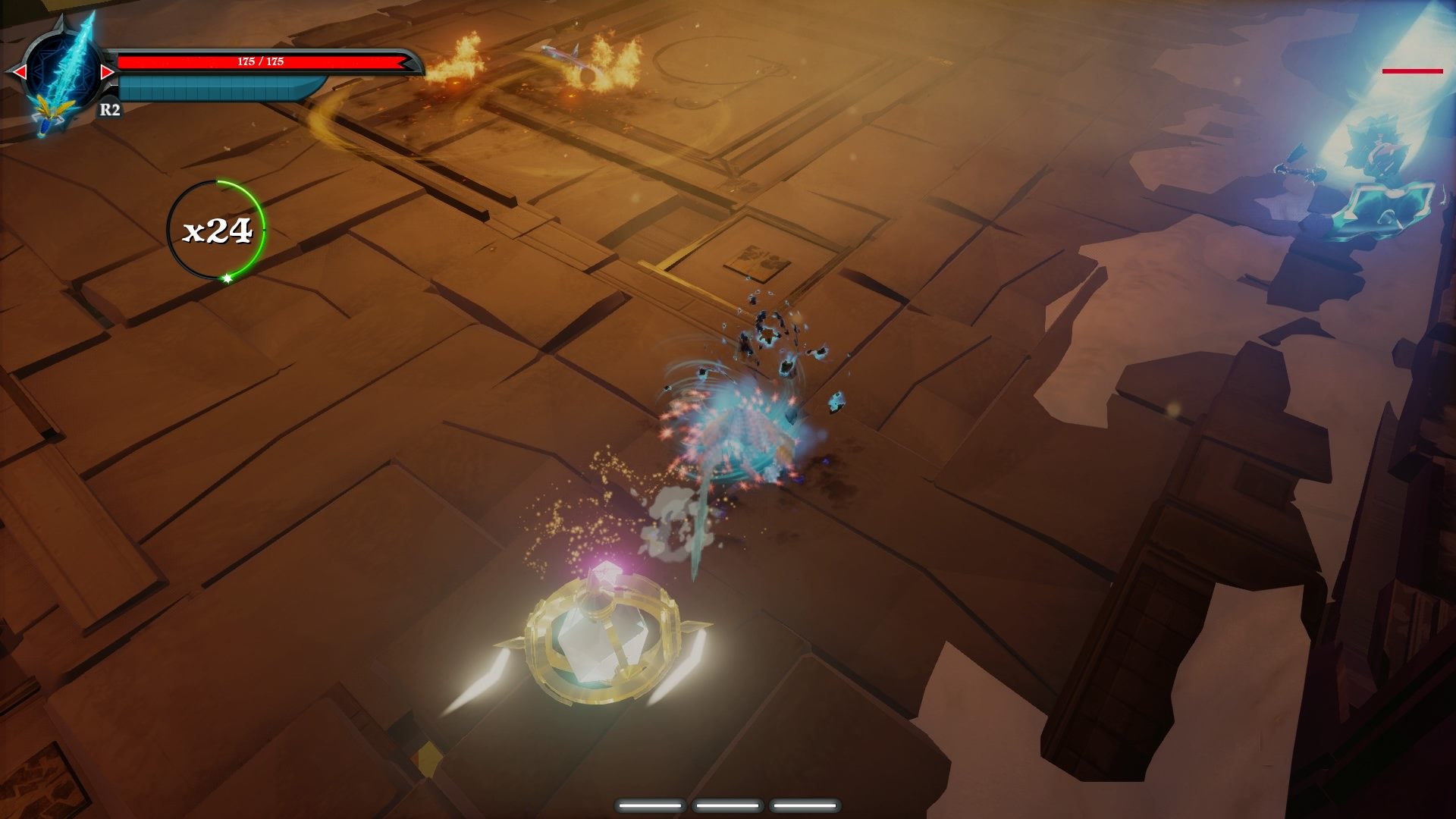Click the small star on the combo ring
Viewport: 1456px width, 819px height.
[225, 279]
